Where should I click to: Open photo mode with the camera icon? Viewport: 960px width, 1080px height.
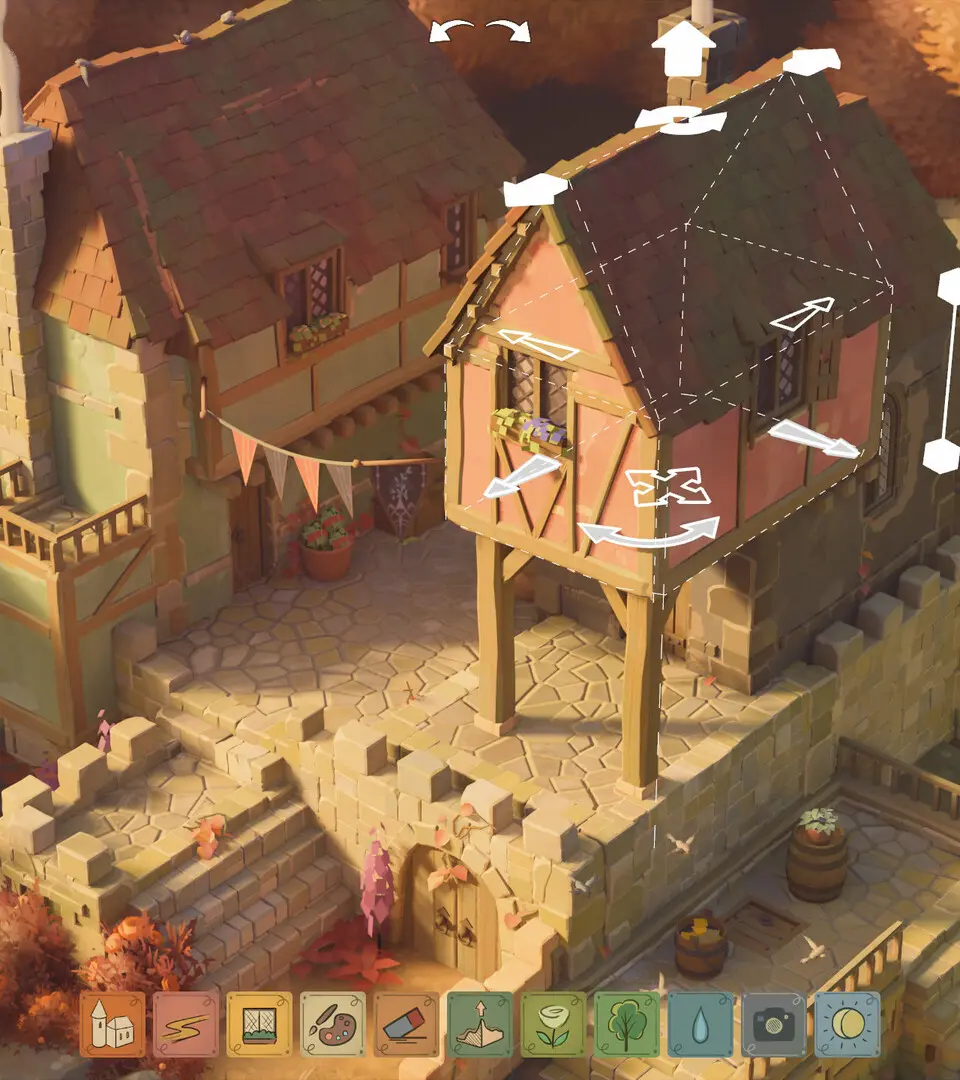(x=774, y=1024)
